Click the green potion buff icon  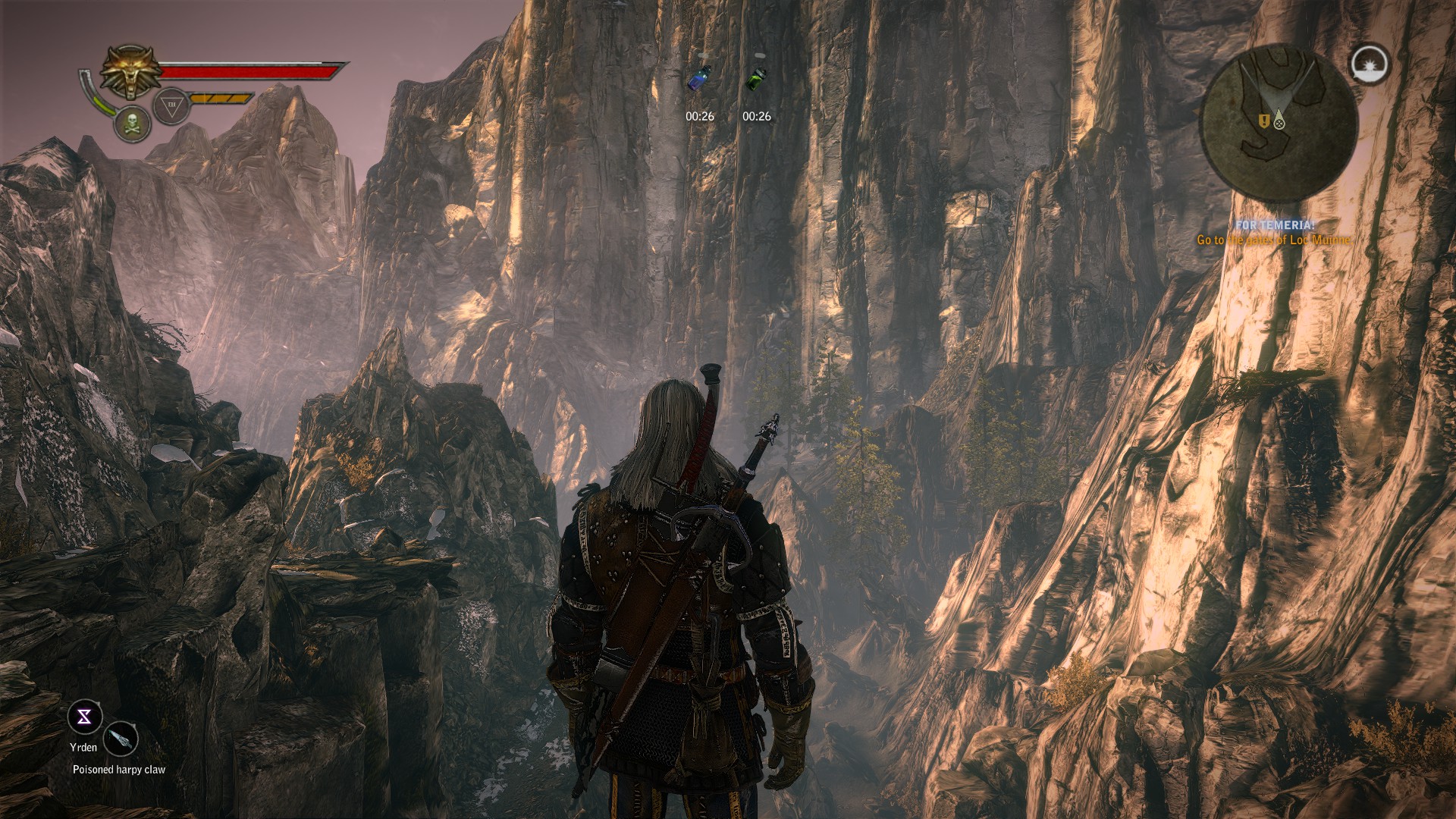[756, 78]
